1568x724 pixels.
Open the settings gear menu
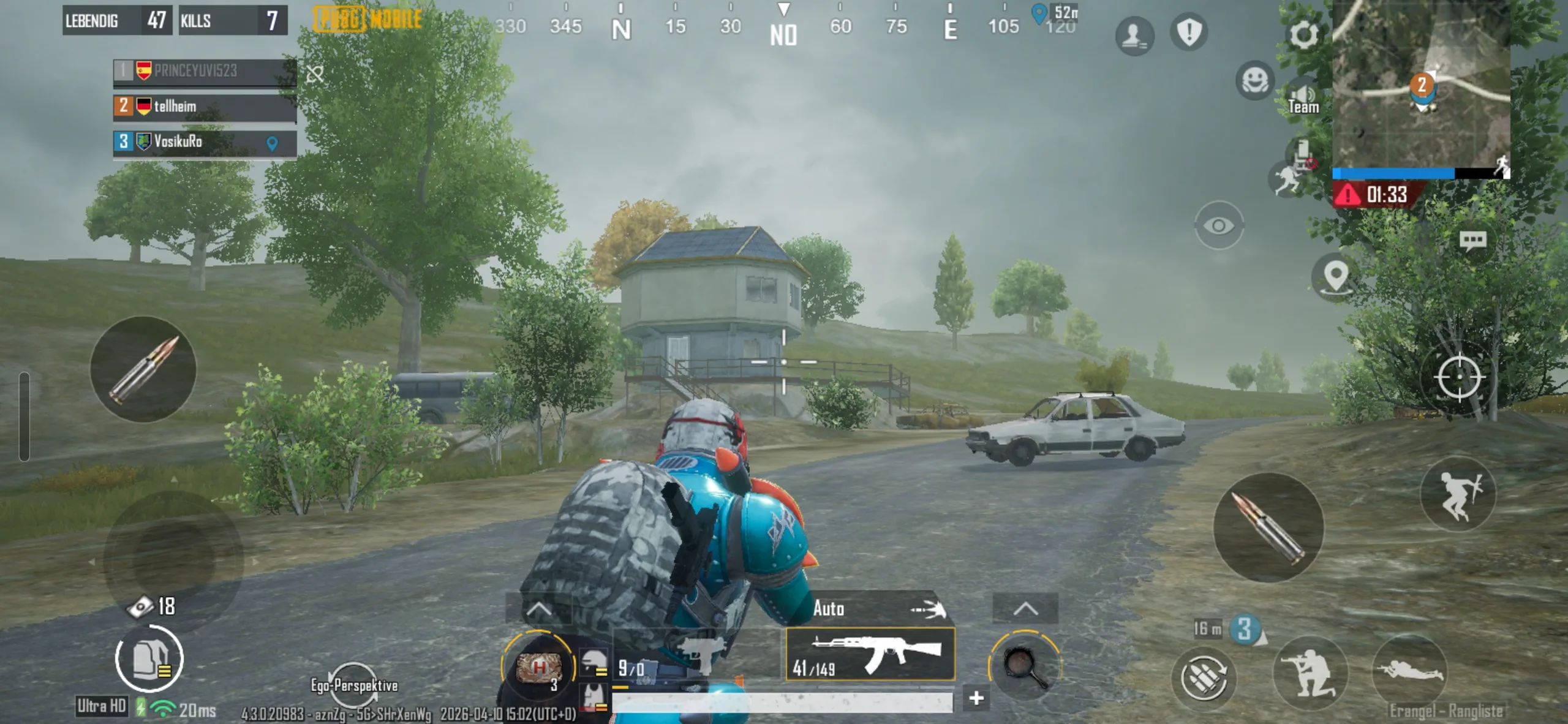point(1303,34)
